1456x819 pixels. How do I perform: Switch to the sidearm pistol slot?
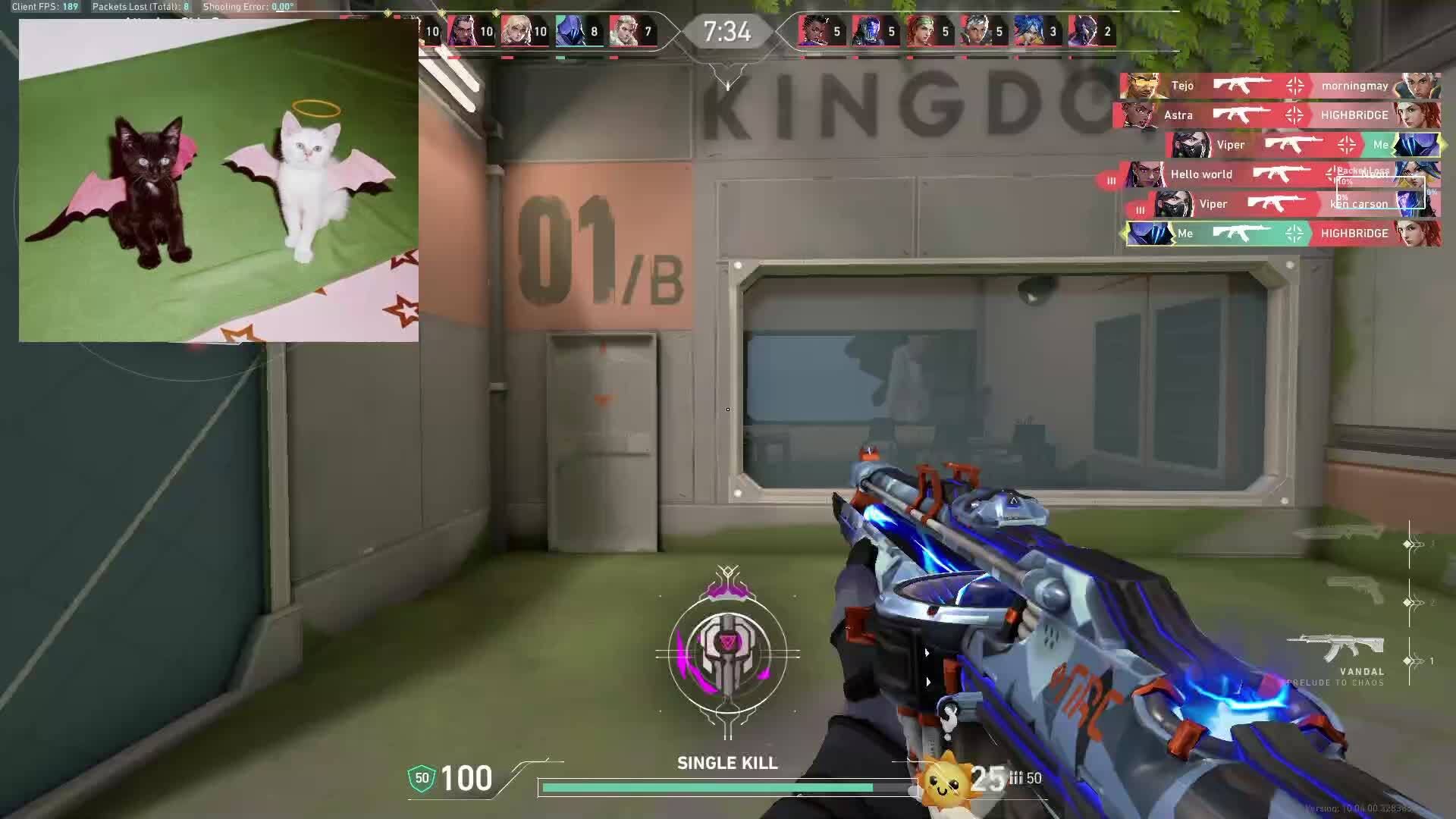[1356, 591]
